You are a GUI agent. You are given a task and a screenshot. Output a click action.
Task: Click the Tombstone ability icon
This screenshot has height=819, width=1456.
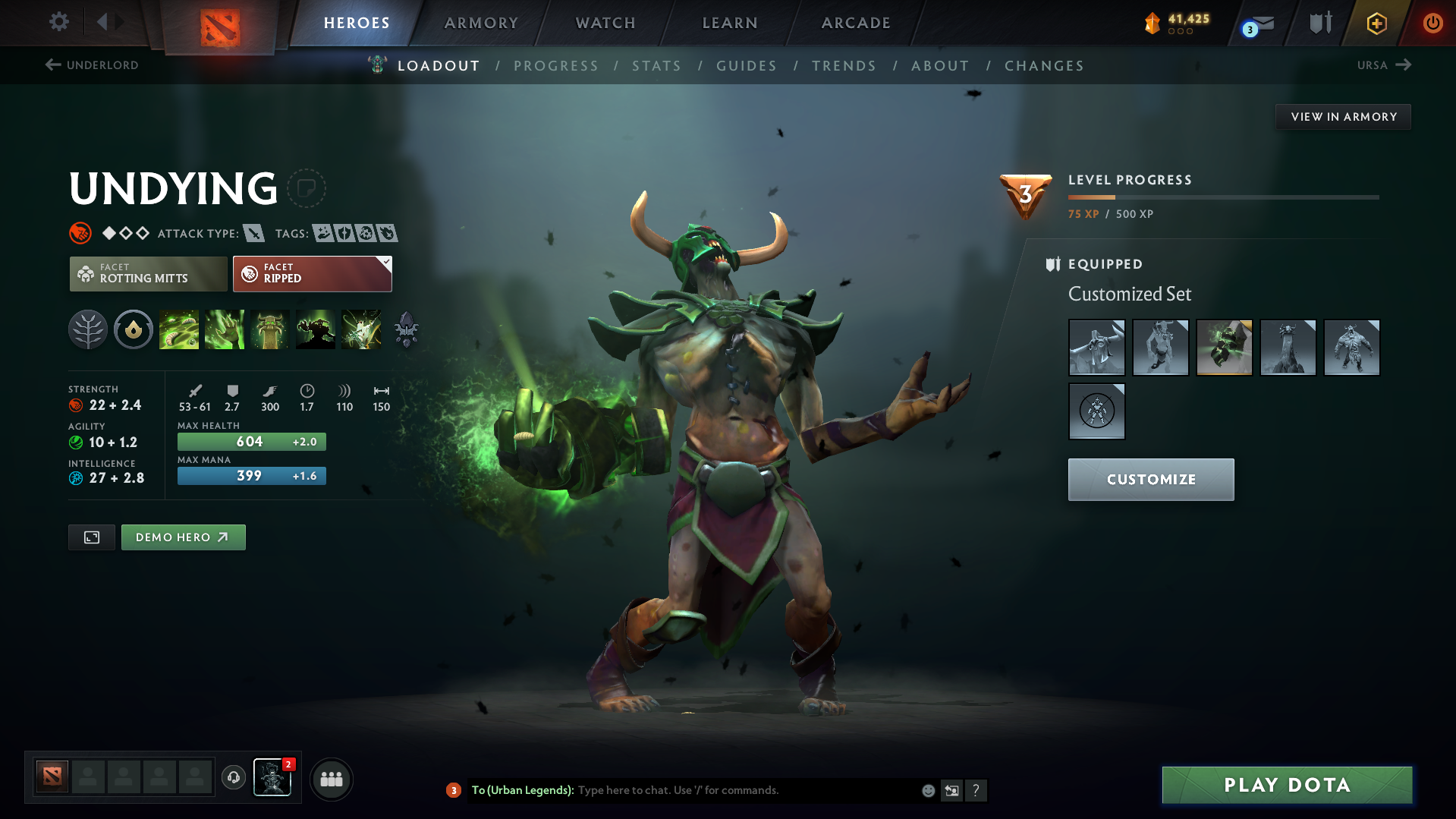[x=270, y=329]
